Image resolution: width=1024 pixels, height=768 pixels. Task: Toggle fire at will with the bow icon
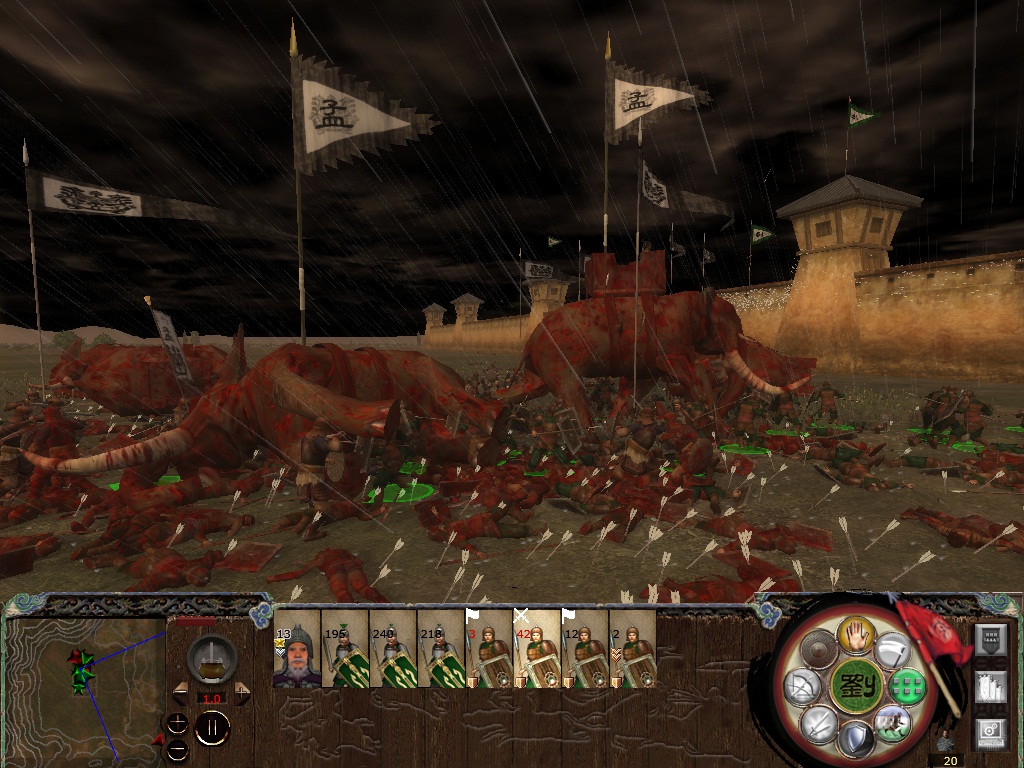(803, 687)
